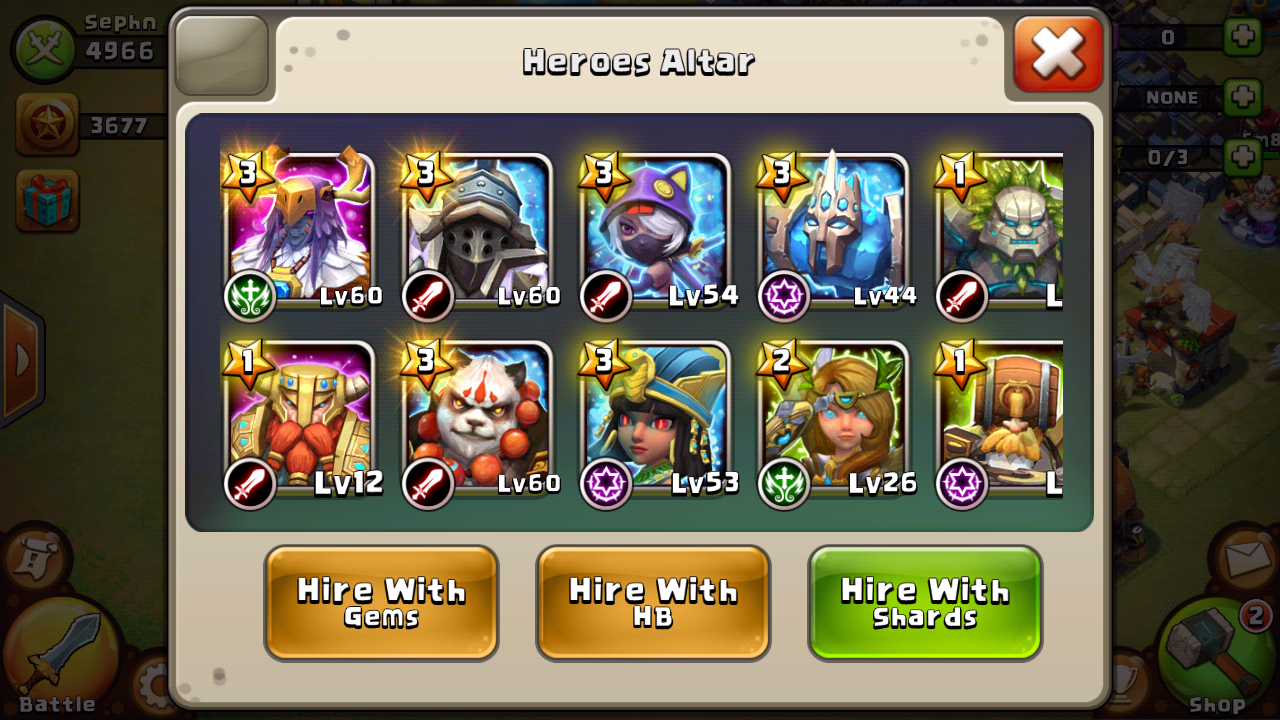Select the Lv60 Druid hero portrait

pos(298,230)
